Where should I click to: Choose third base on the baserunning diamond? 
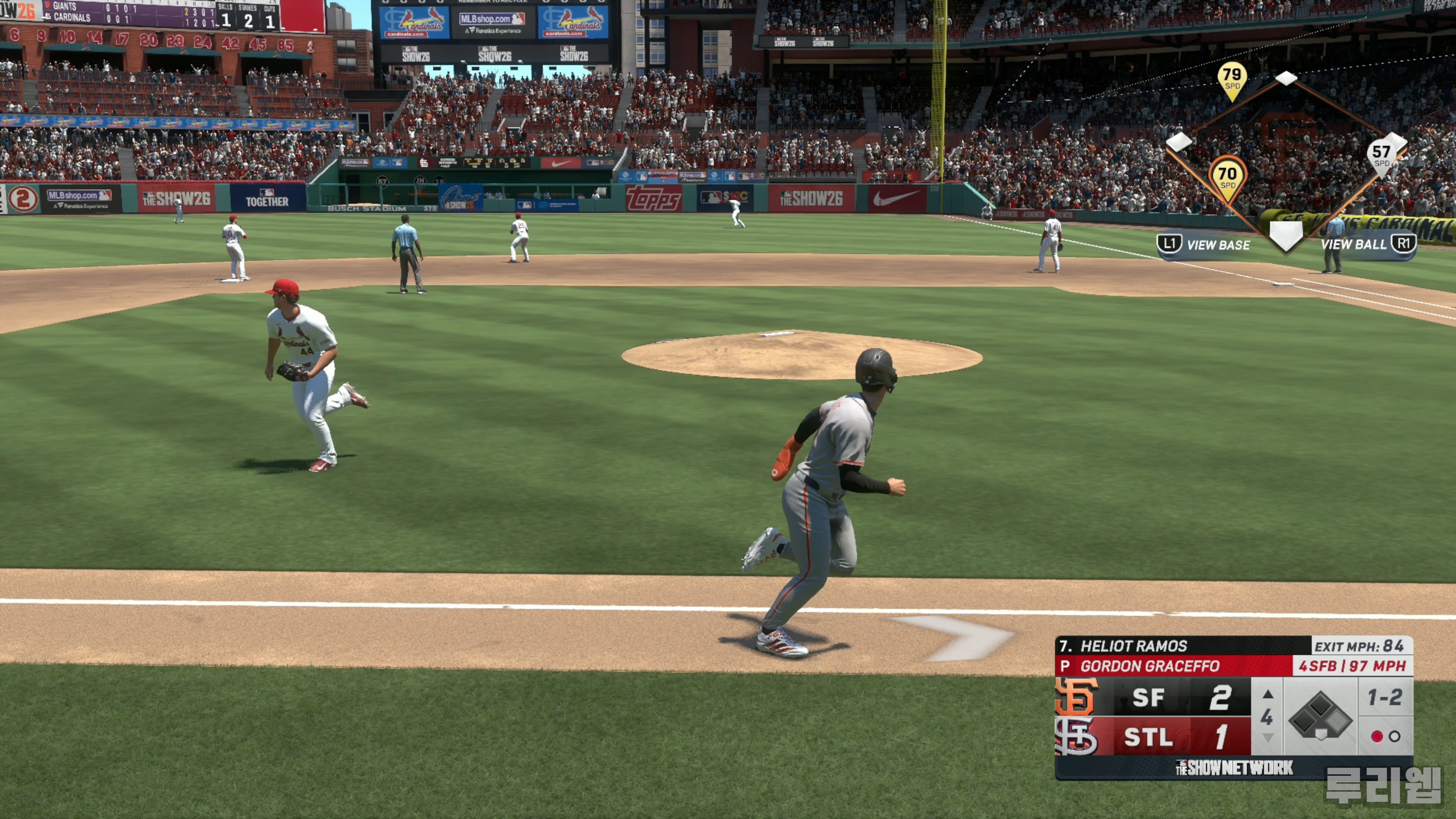coord(1180,142)
